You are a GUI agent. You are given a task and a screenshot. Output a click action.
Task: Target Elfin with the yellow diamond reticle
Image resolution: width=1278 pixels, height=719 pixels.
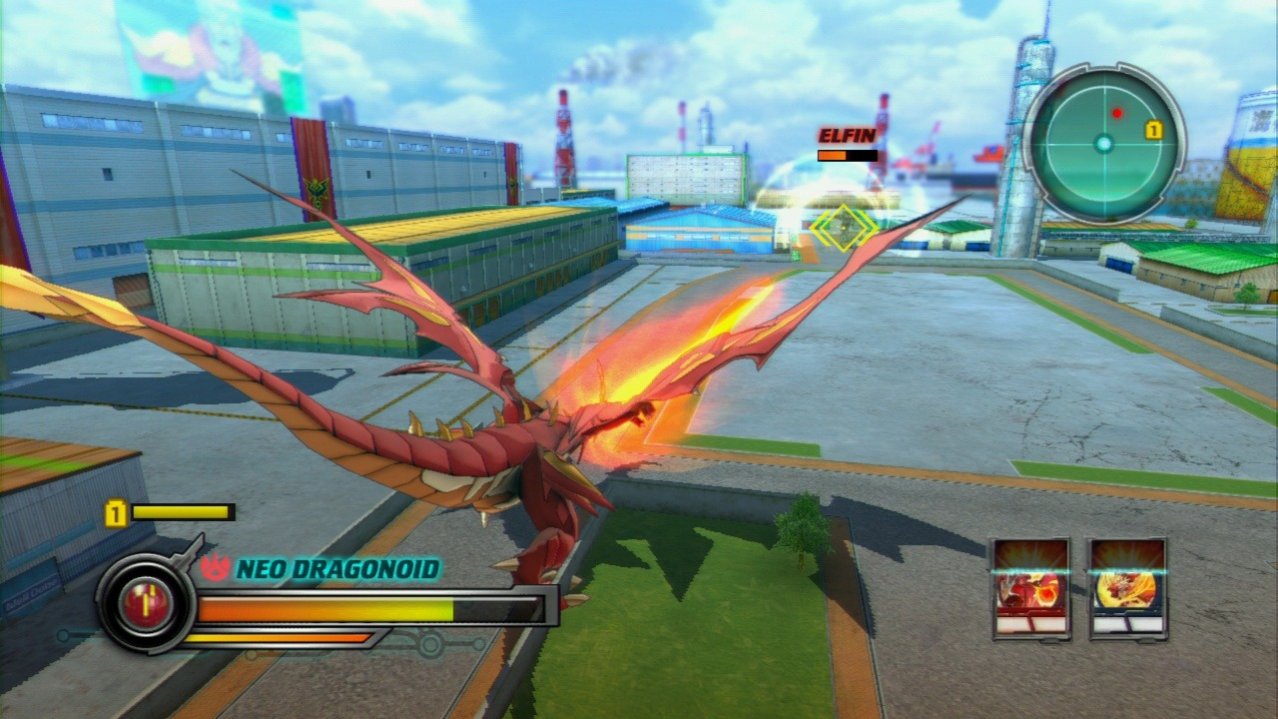[x=842, y=229]
